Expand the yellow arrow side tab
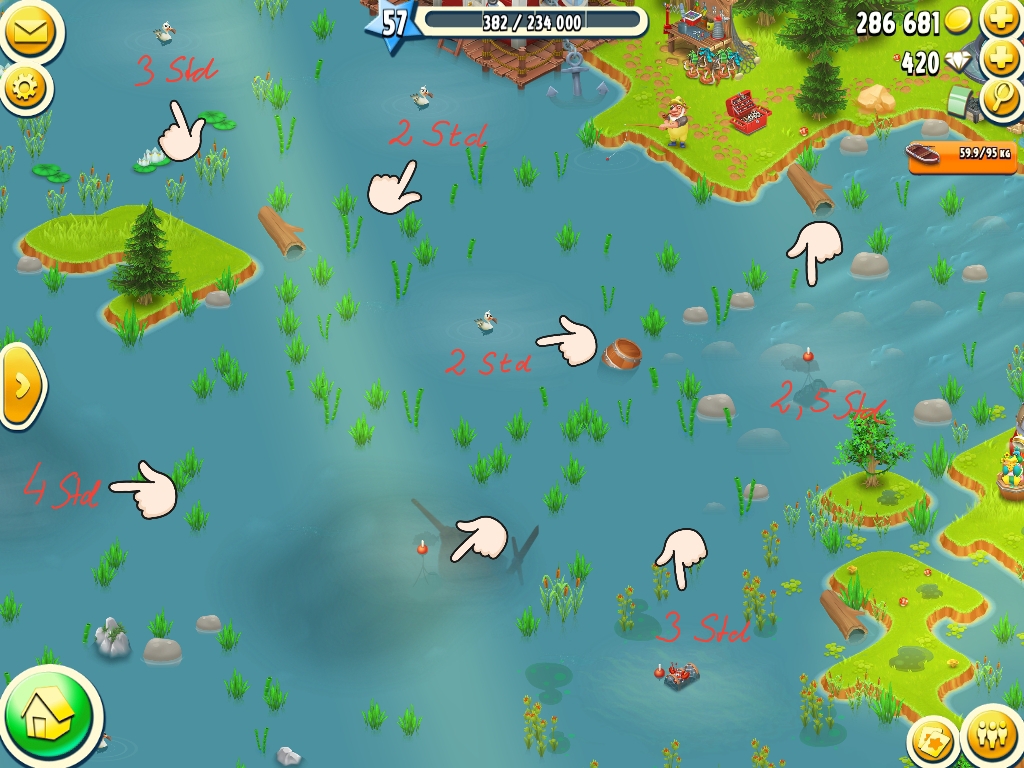This screenshot has height=768, width=1024. (x=21, y=385)
